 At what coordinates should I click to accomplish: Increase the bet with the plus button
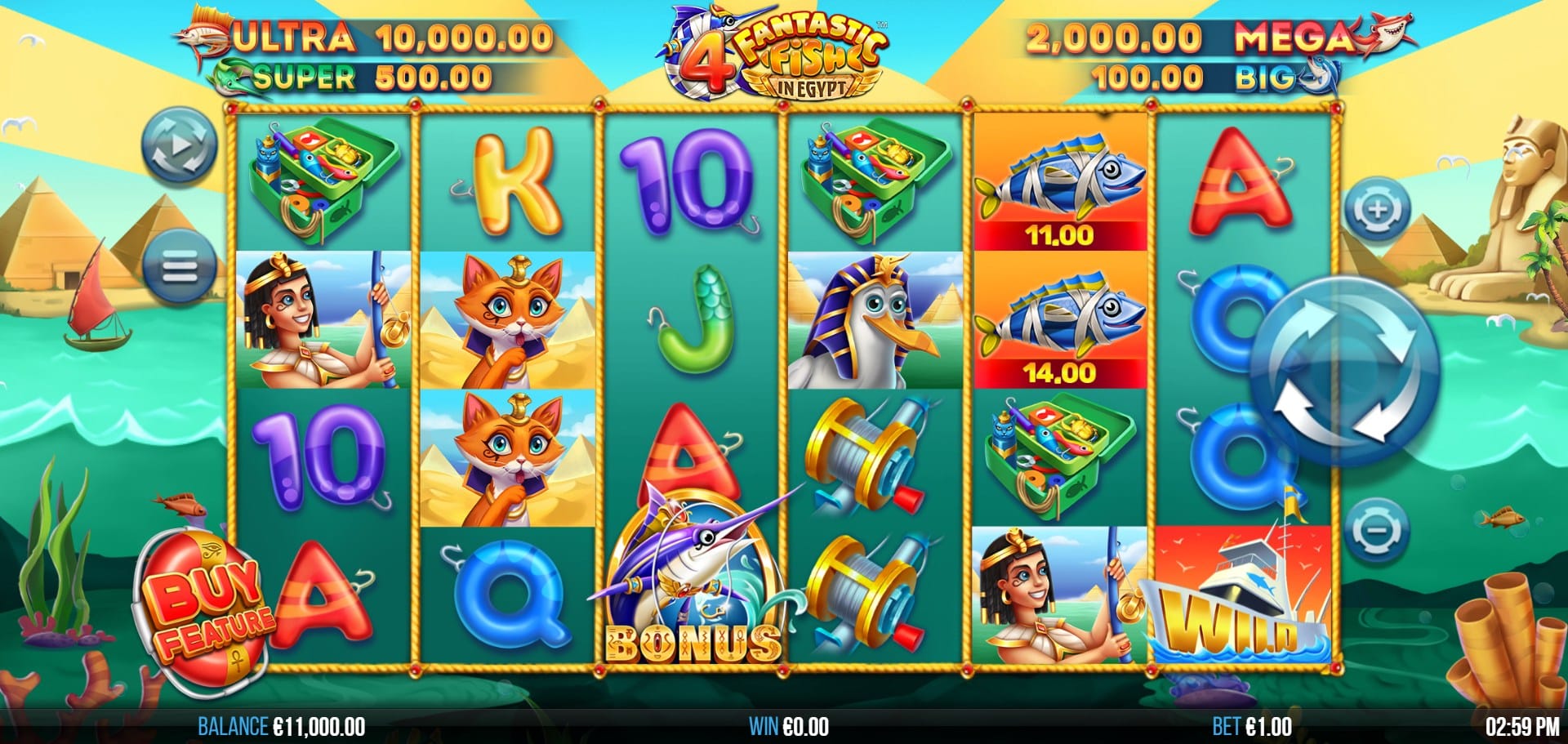[x=1377, y=210]
